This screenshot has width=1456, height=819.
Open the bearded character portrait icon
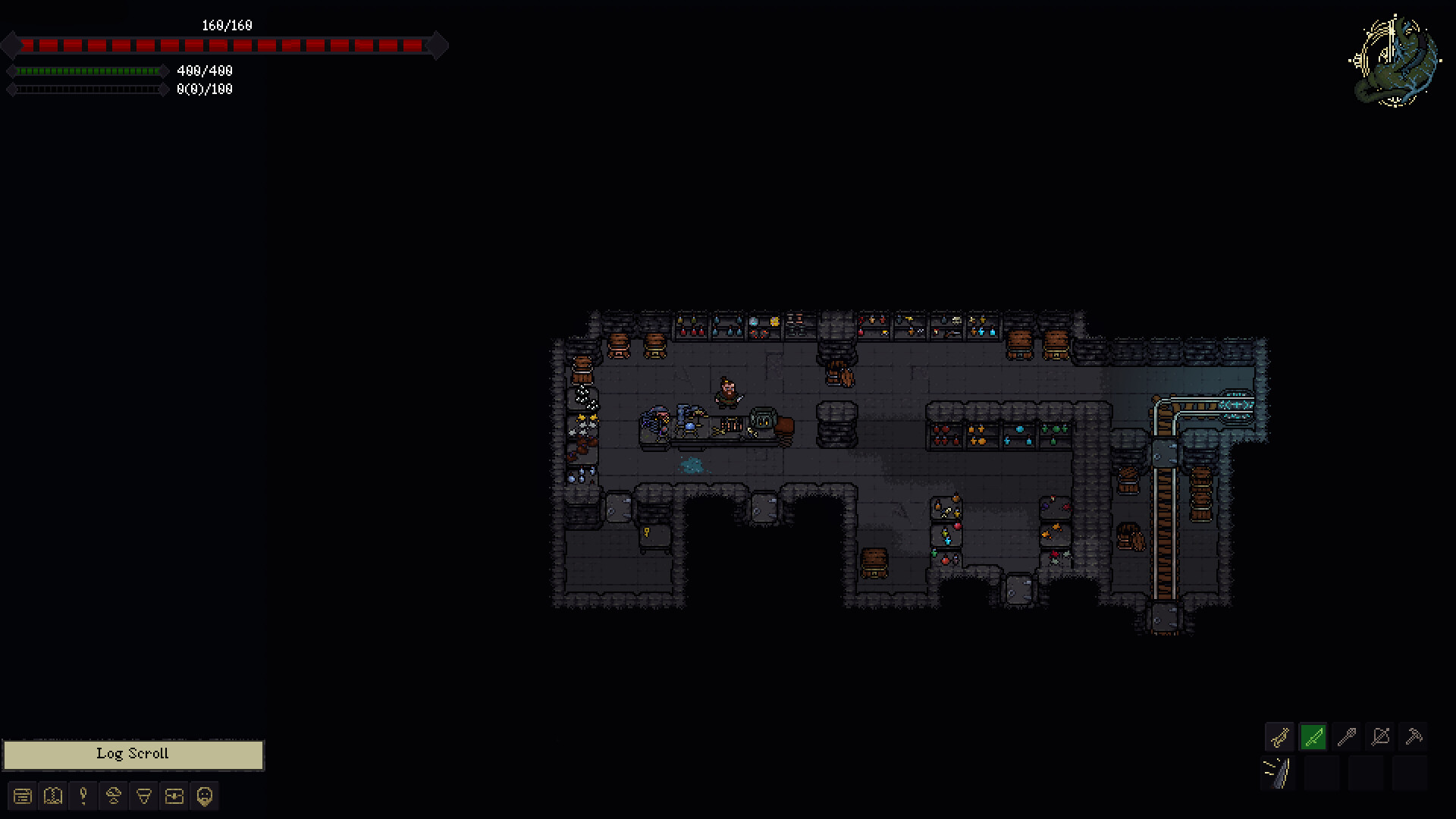pos(203,796)
